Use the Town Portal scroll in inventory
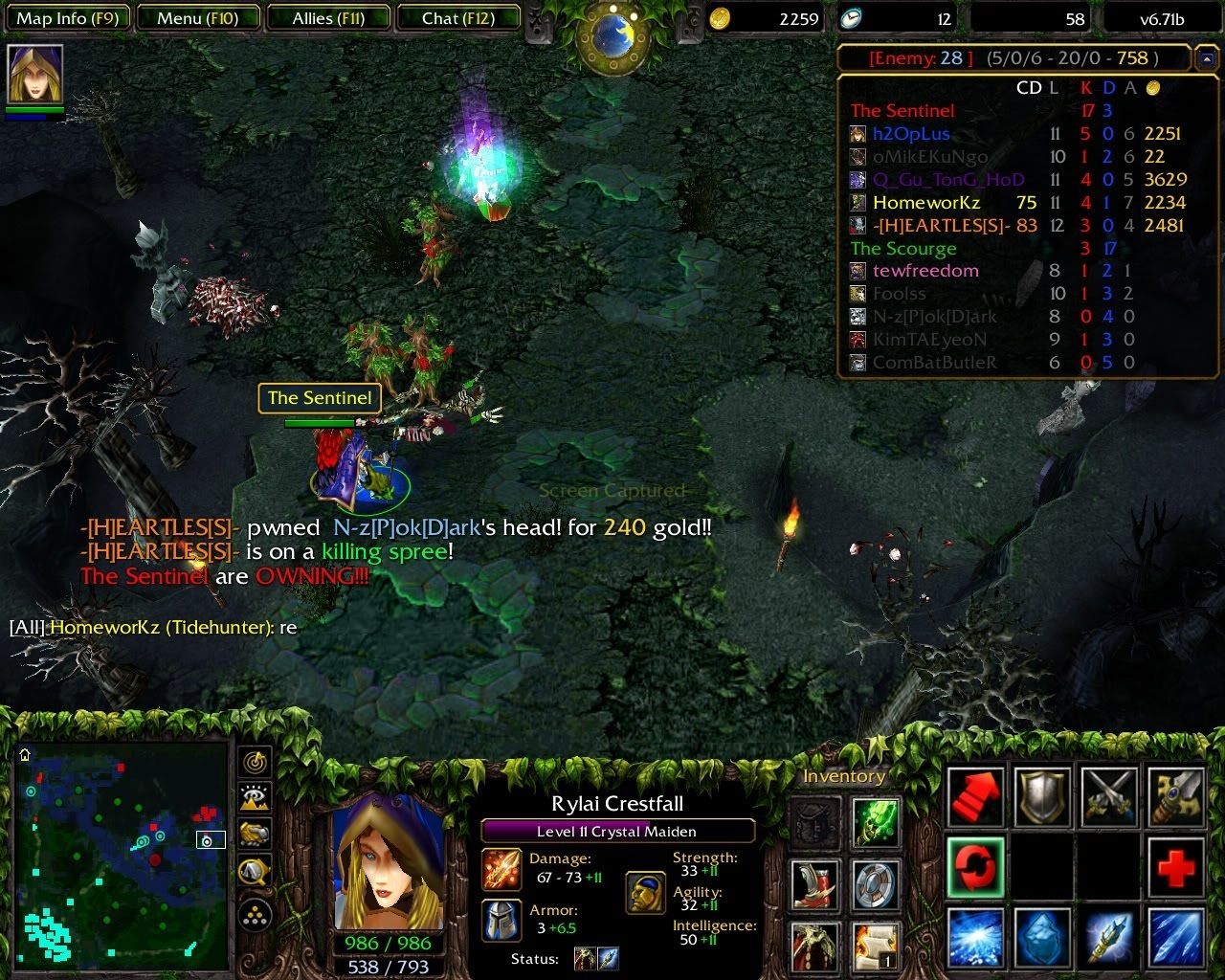Viewport: 1225px width, 980px height. click(875, 947)
